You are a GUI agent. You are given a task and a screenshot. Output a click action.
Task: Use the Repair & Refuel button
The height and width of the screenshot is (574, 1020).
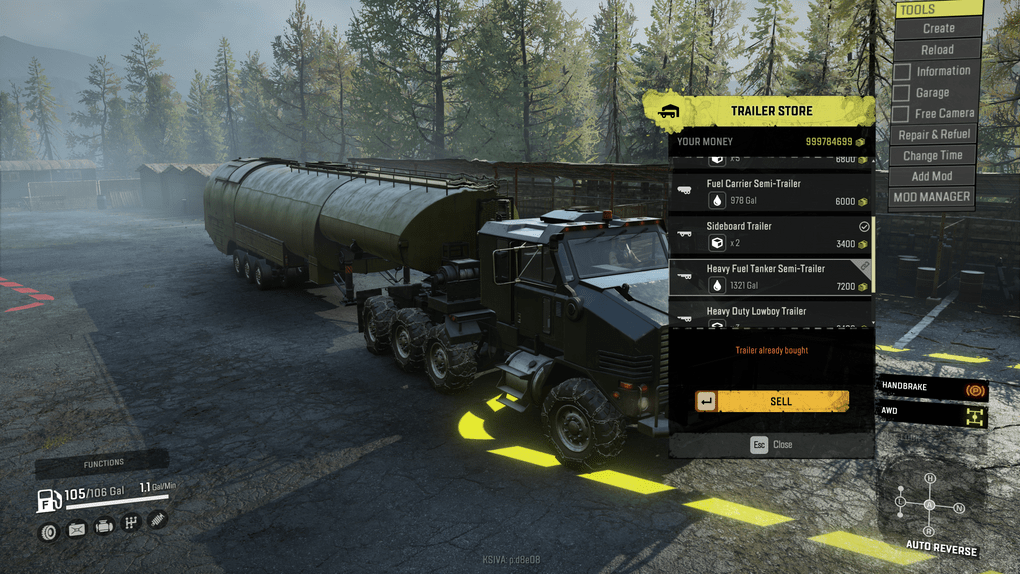coord(934,135)
